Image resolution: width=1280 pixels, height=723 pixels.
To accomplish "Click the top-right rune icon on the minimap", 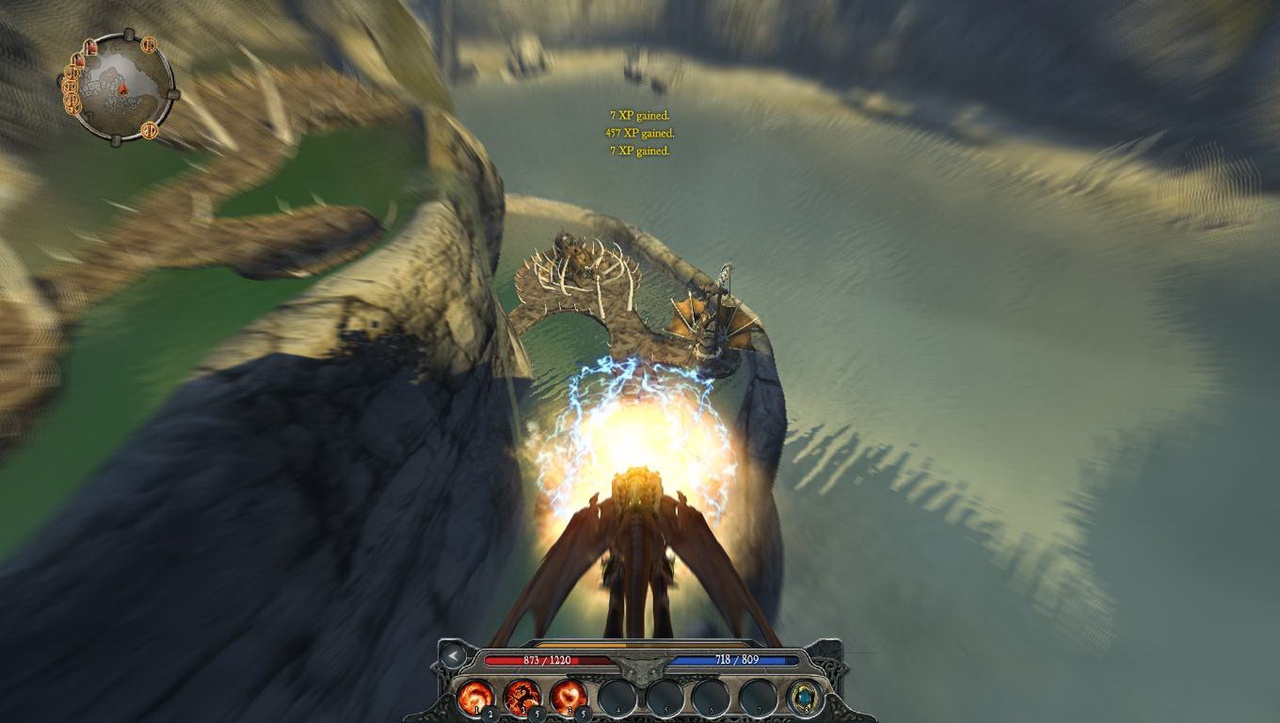I will (x=150, y=44).
